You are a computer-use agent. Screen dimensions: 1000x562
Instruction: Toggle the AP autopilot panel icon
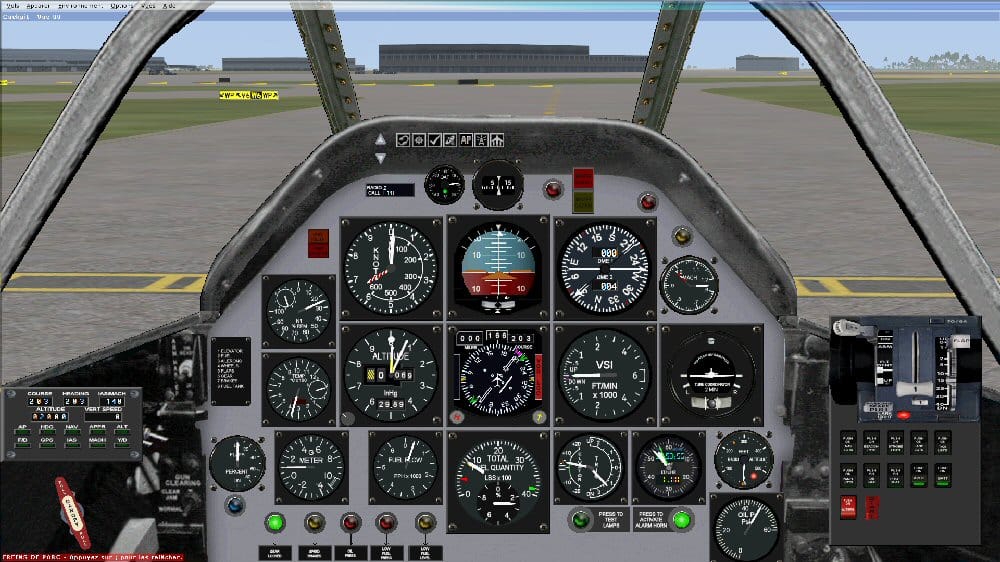coord(466,140)
